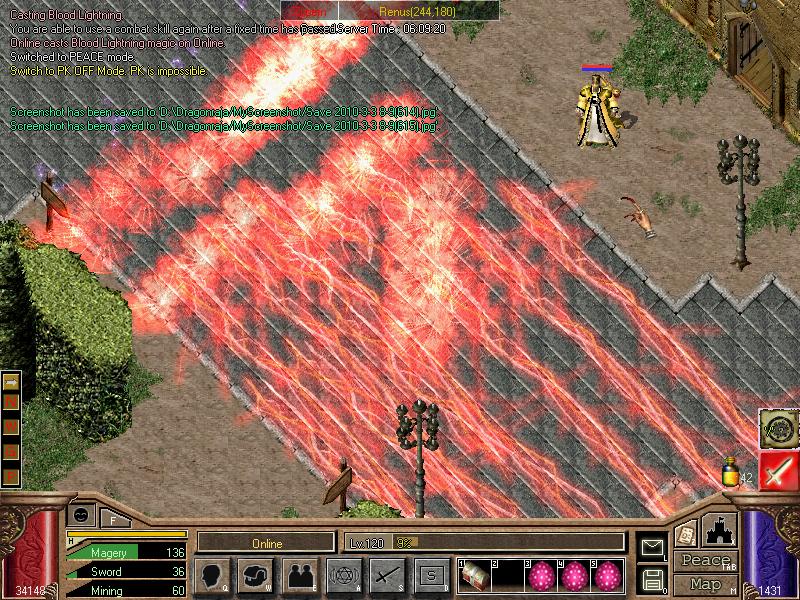Open the castle silhouette menu
800x600 pixels.
tap(720, 531)
